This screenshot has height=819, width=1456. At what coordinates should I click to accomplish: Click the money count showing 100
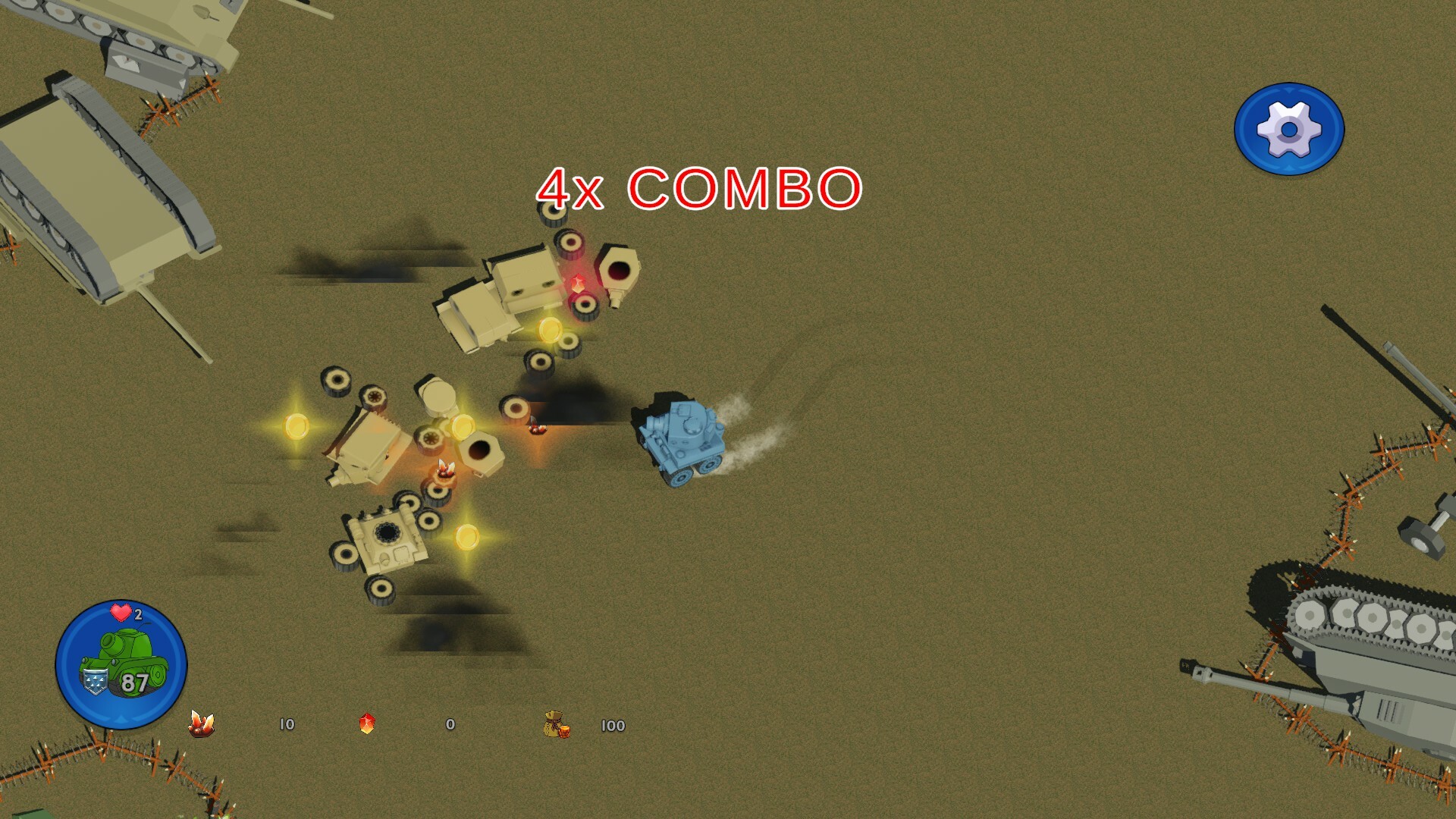pyautogui.click(x=613, y=725)
